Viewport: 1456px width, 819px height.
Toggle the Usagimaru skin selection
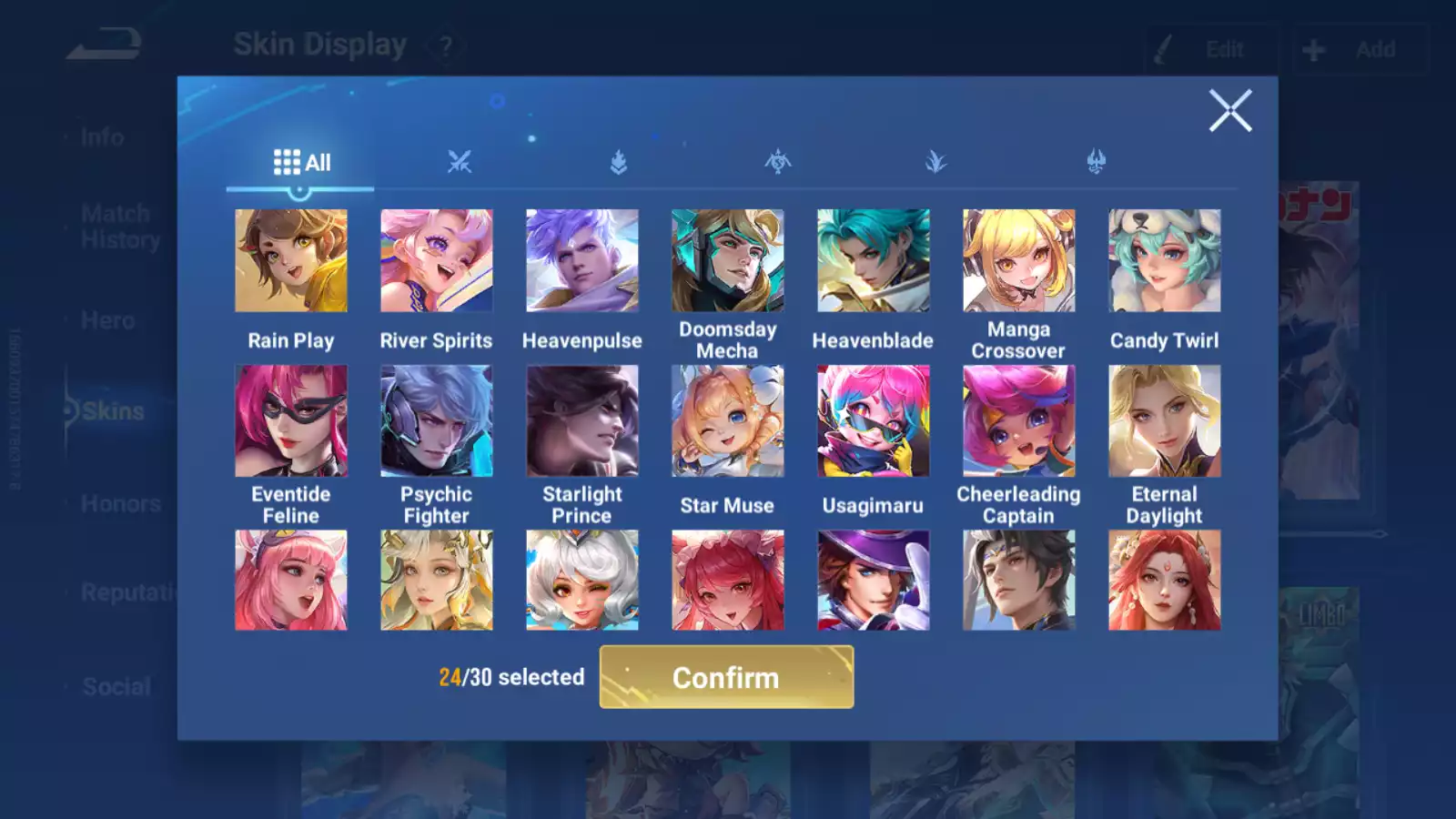tap(873, 421)
